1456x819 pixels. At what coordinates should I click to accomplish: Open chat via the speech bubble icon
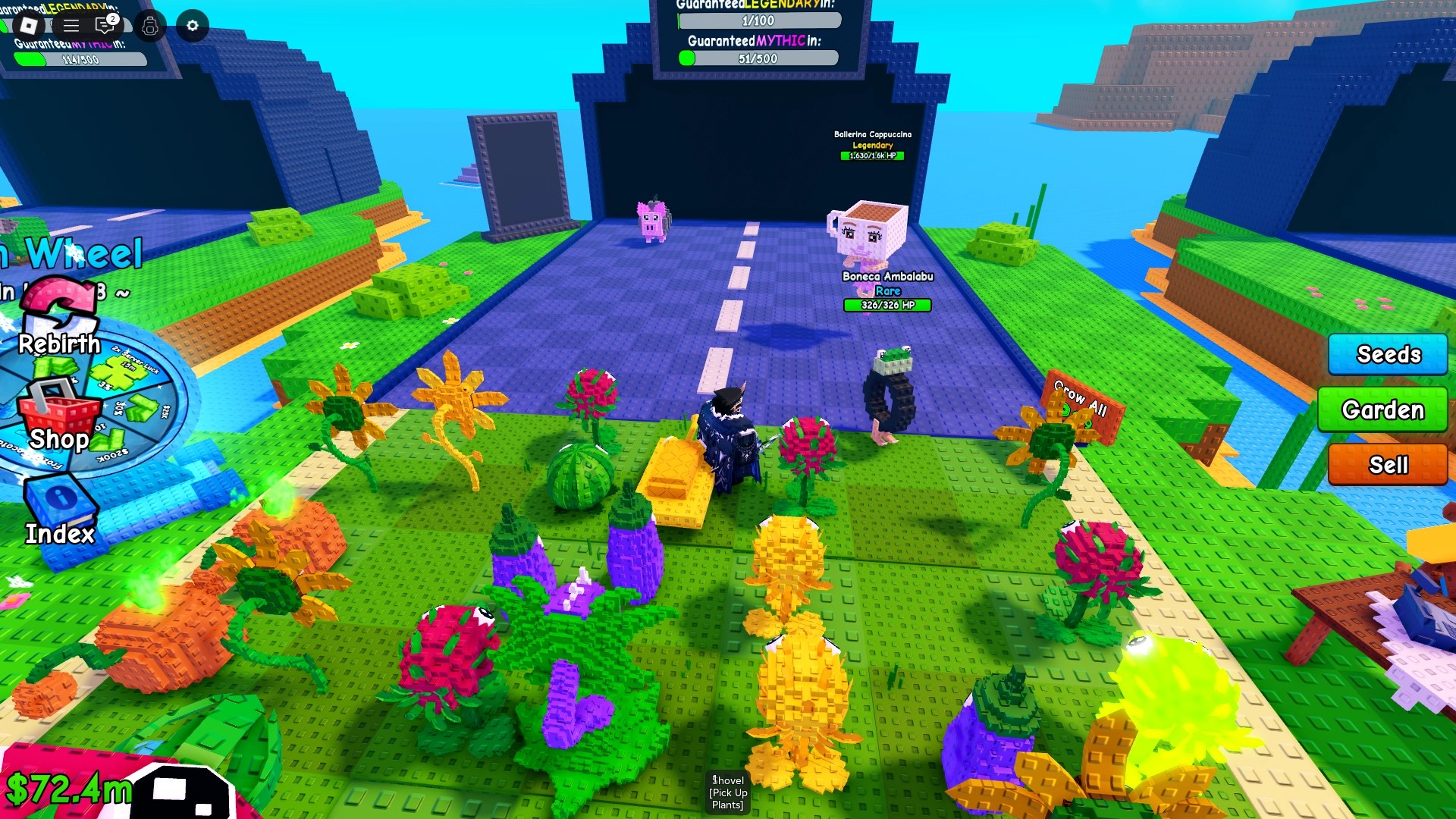pos(104,25)
